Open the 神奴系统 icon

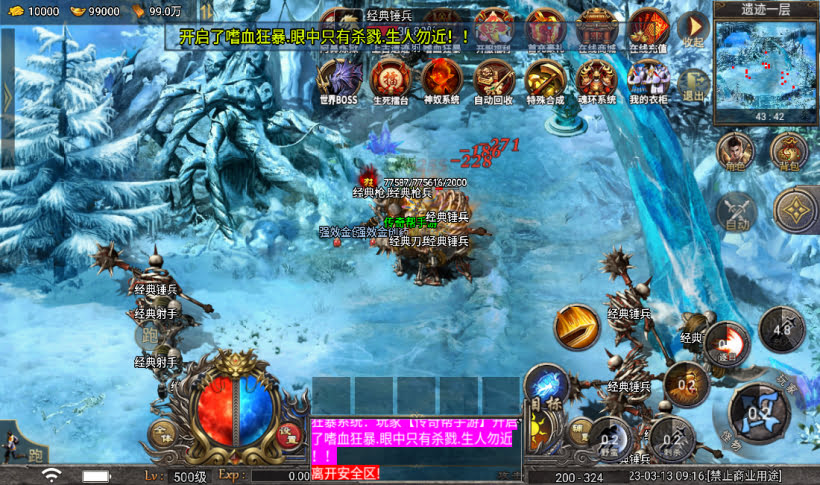tap(441, 78)
